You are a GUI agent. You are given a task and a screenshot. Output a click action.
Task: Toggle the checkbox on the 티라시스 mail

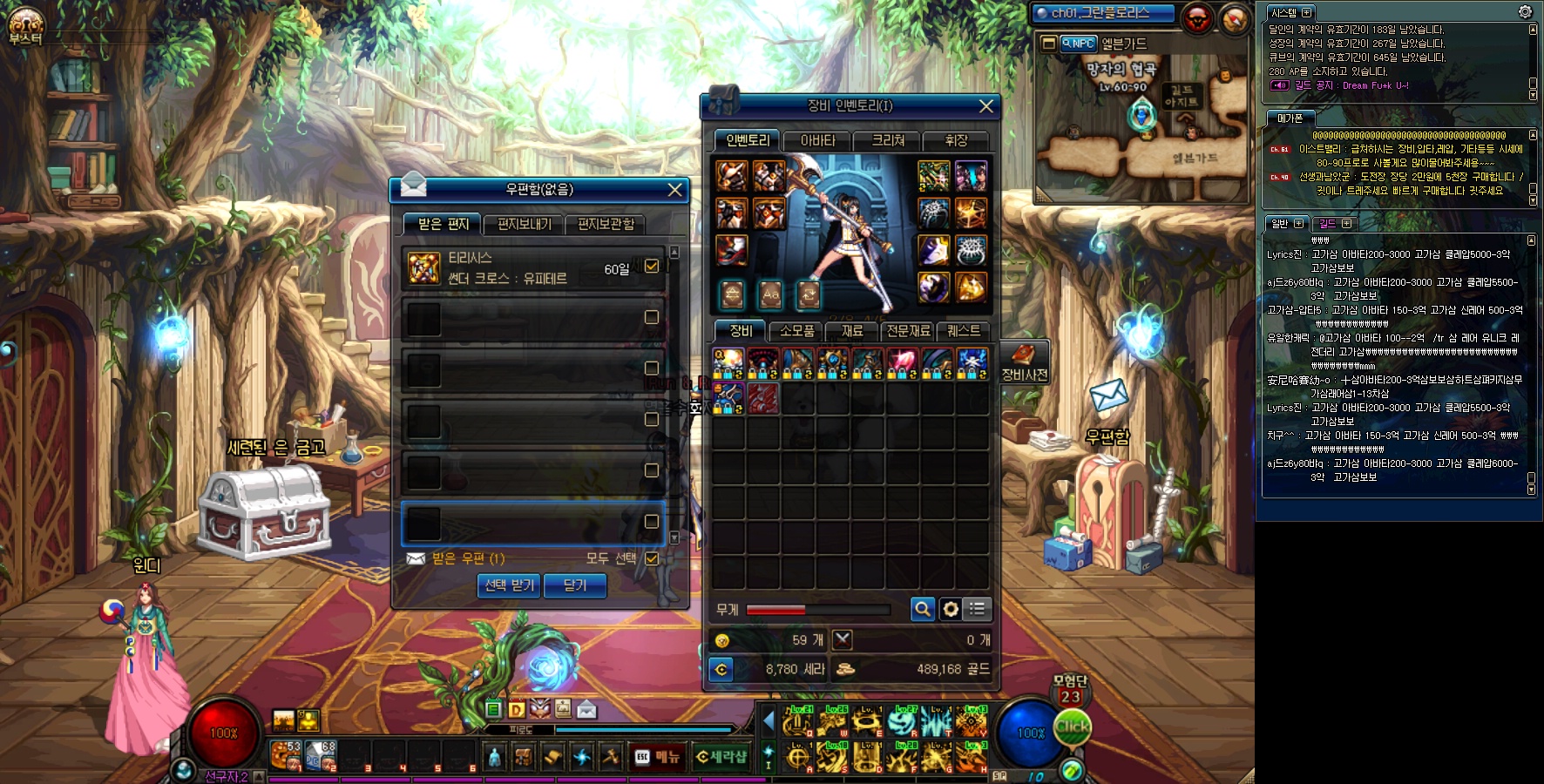[651, 266]
